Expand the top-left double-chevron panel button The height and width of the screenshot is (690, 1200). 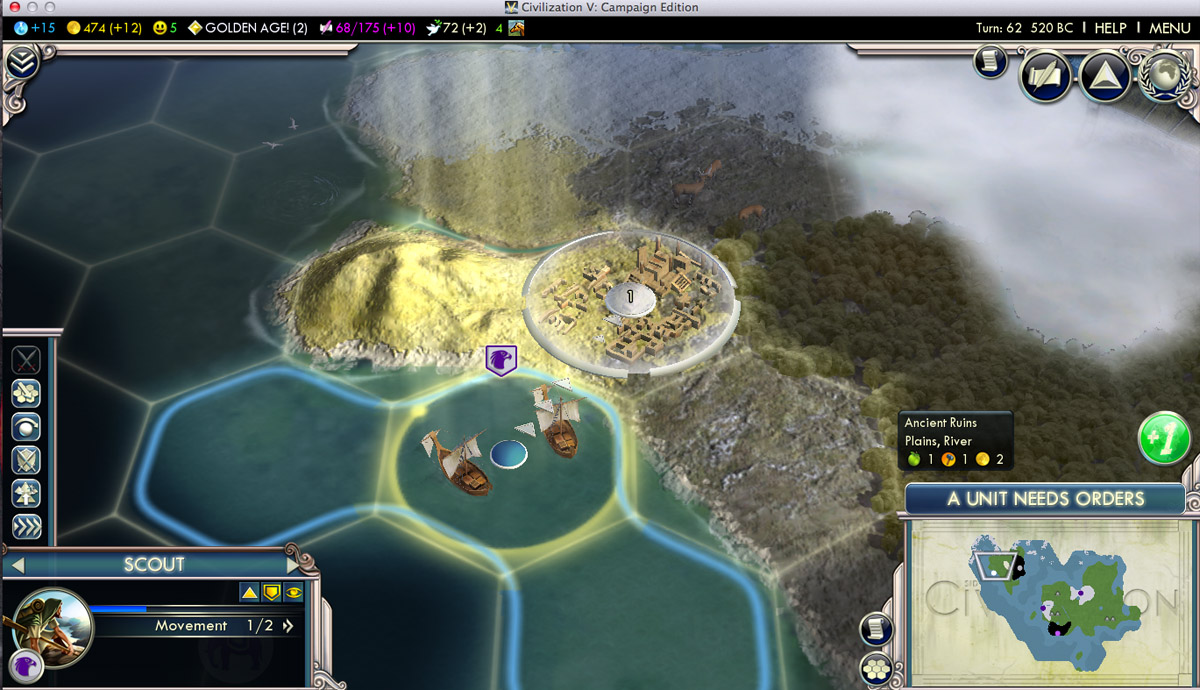click(22, 63)
